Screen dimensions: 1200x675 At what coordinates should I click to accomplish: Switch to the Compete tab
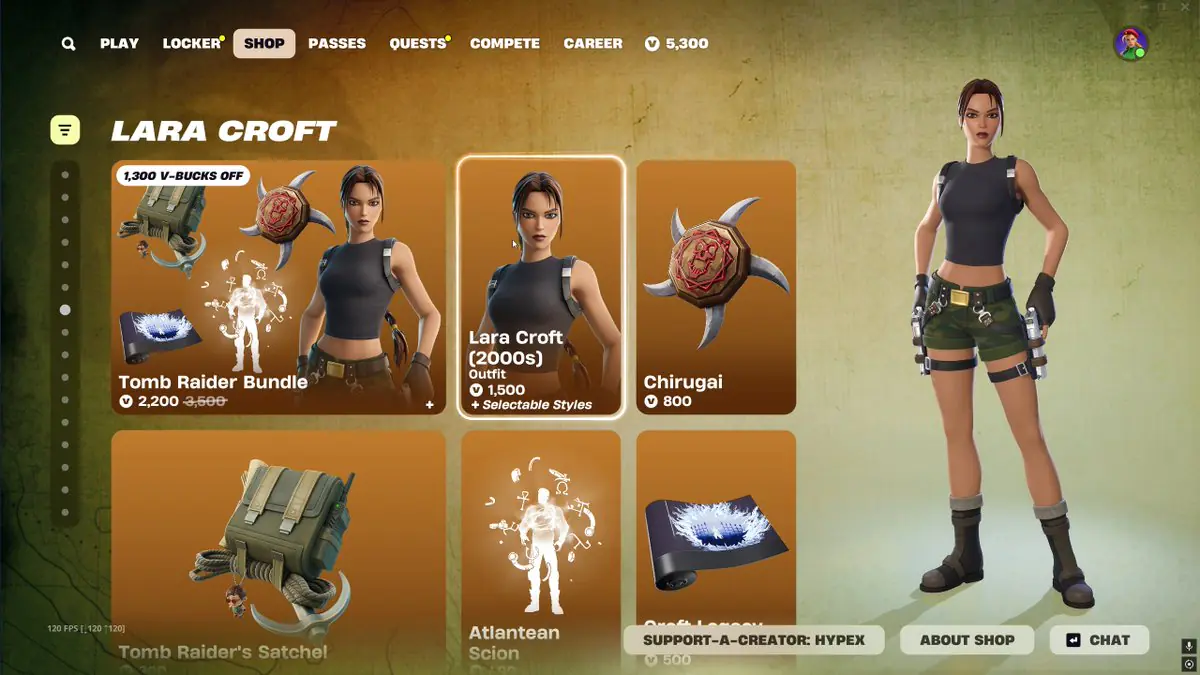[x=505, y=44]
